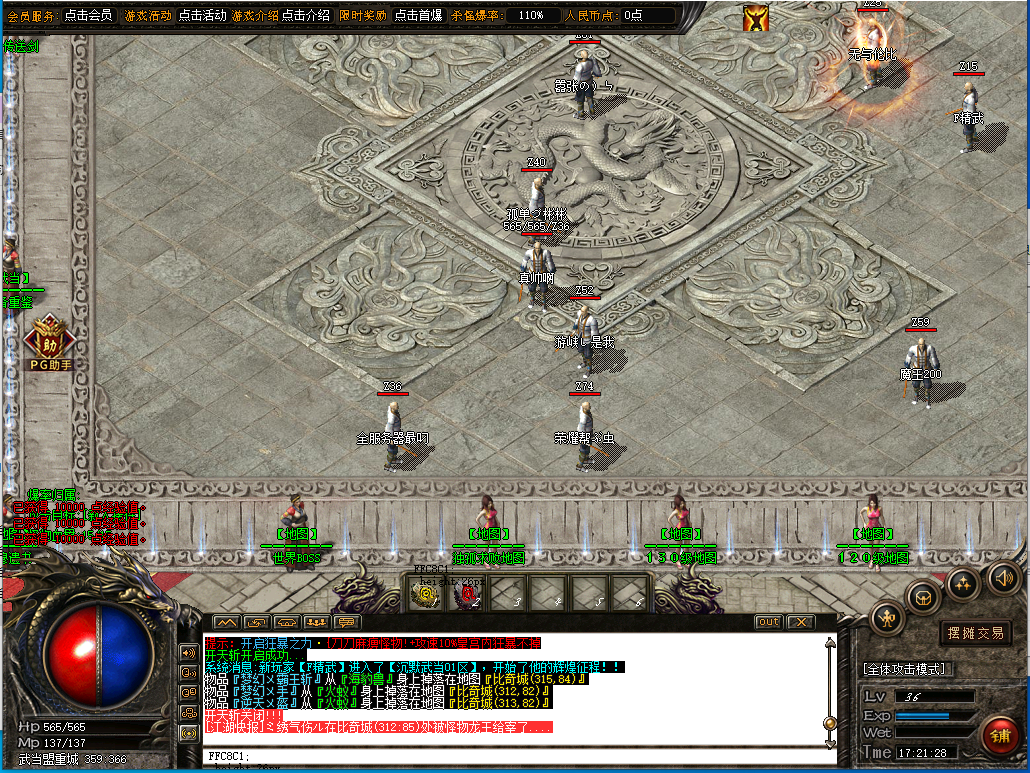Use the red item in hotbar slot 2
Viewport: 1030px width, 773px height.
tap(467, 594)
